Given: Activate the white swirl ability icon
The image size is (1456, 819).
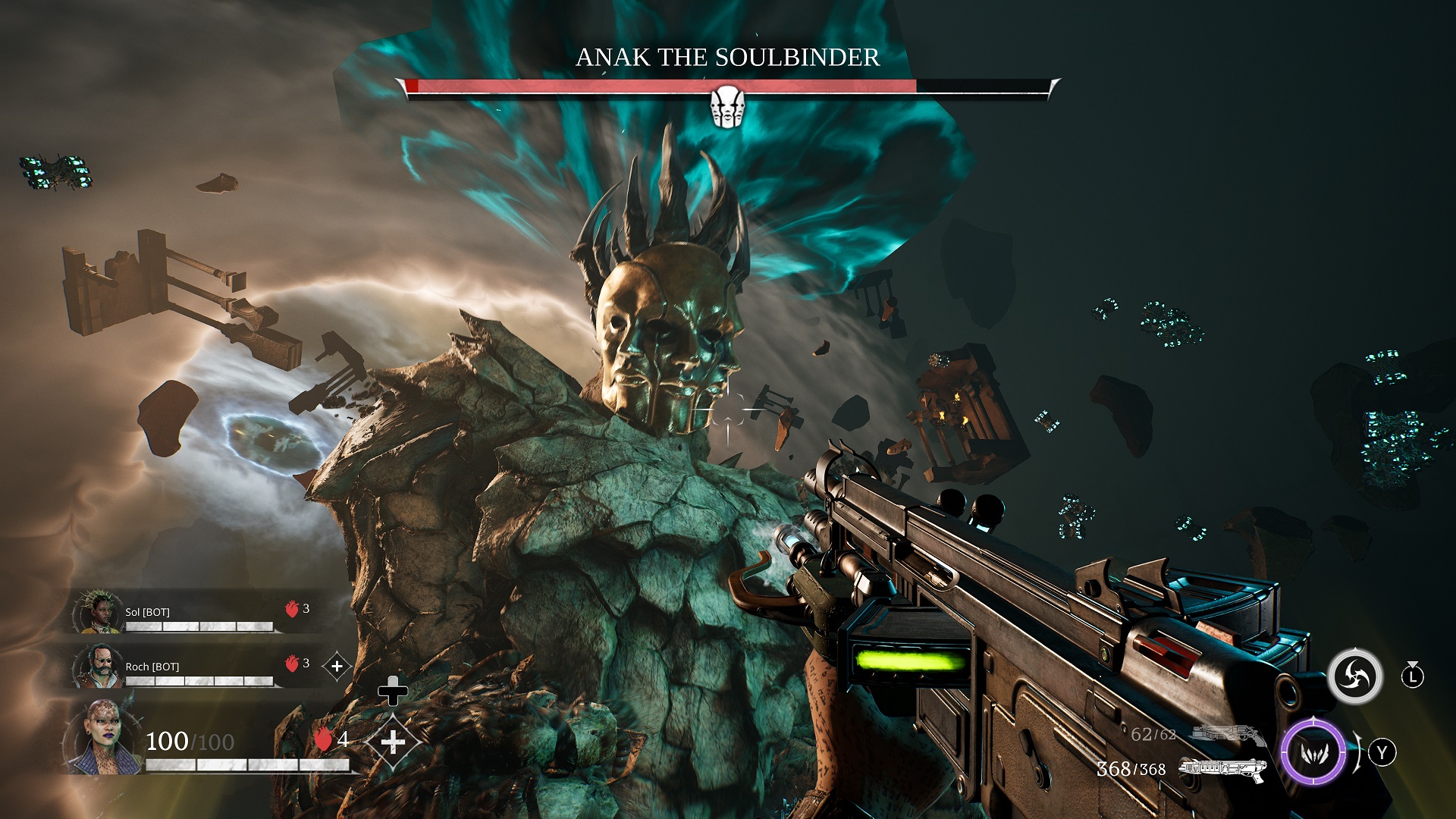Looking at the screenshot, I should 1354,676.
